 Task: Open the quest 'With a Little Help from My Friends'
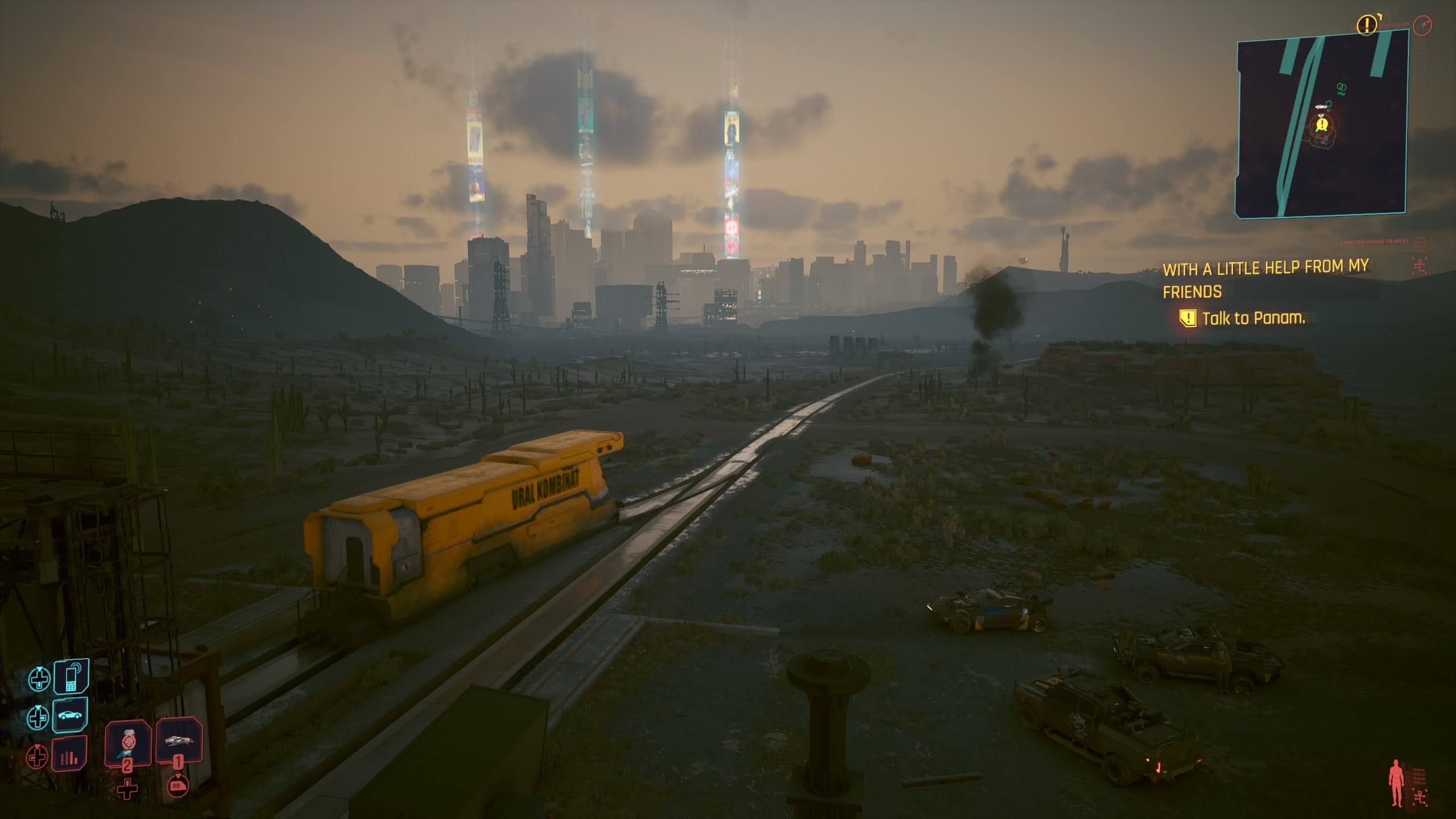1265,279
